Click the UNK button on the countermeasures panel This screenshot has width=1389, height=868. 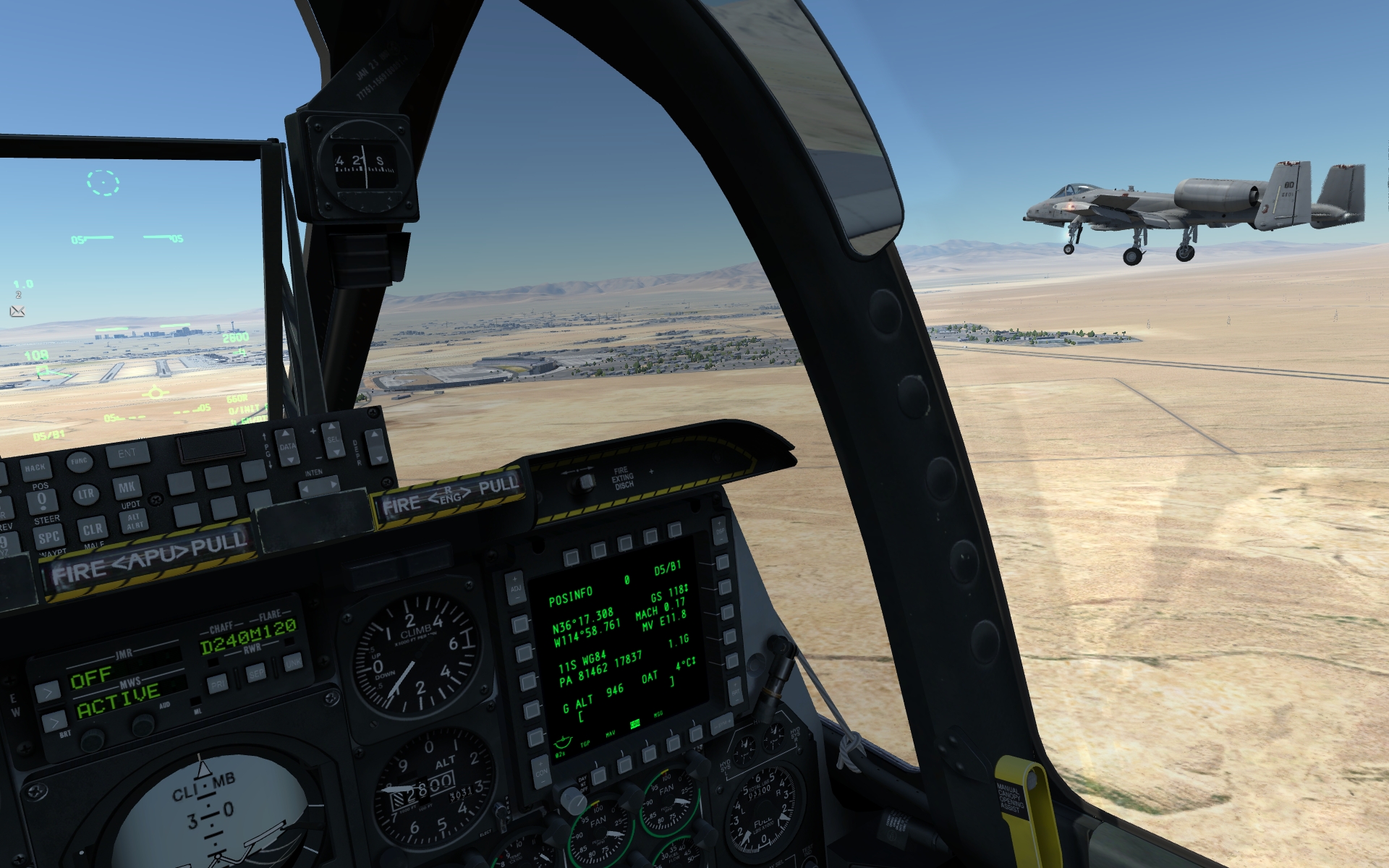[x=293, y=663]
